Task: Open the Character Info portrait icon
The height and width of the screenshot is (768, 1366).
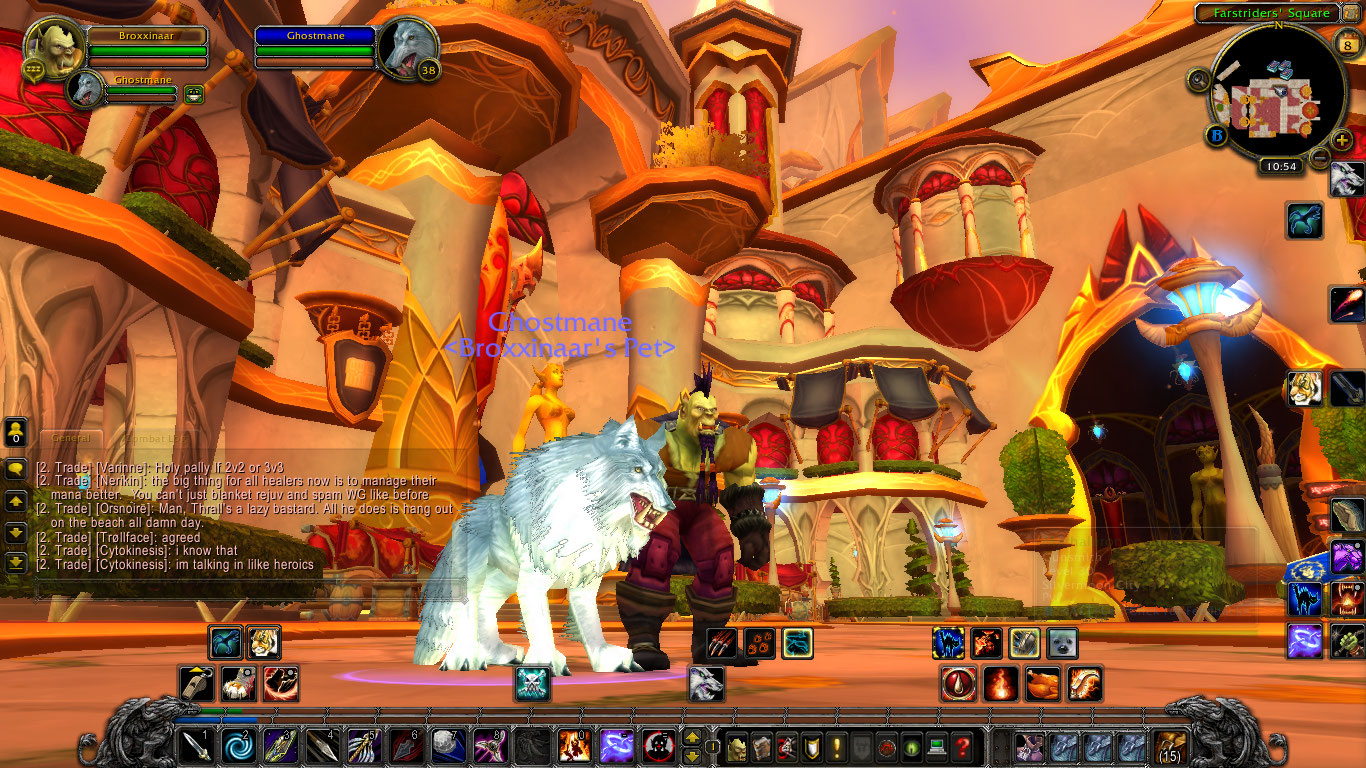Action: (x=737, y=747)
